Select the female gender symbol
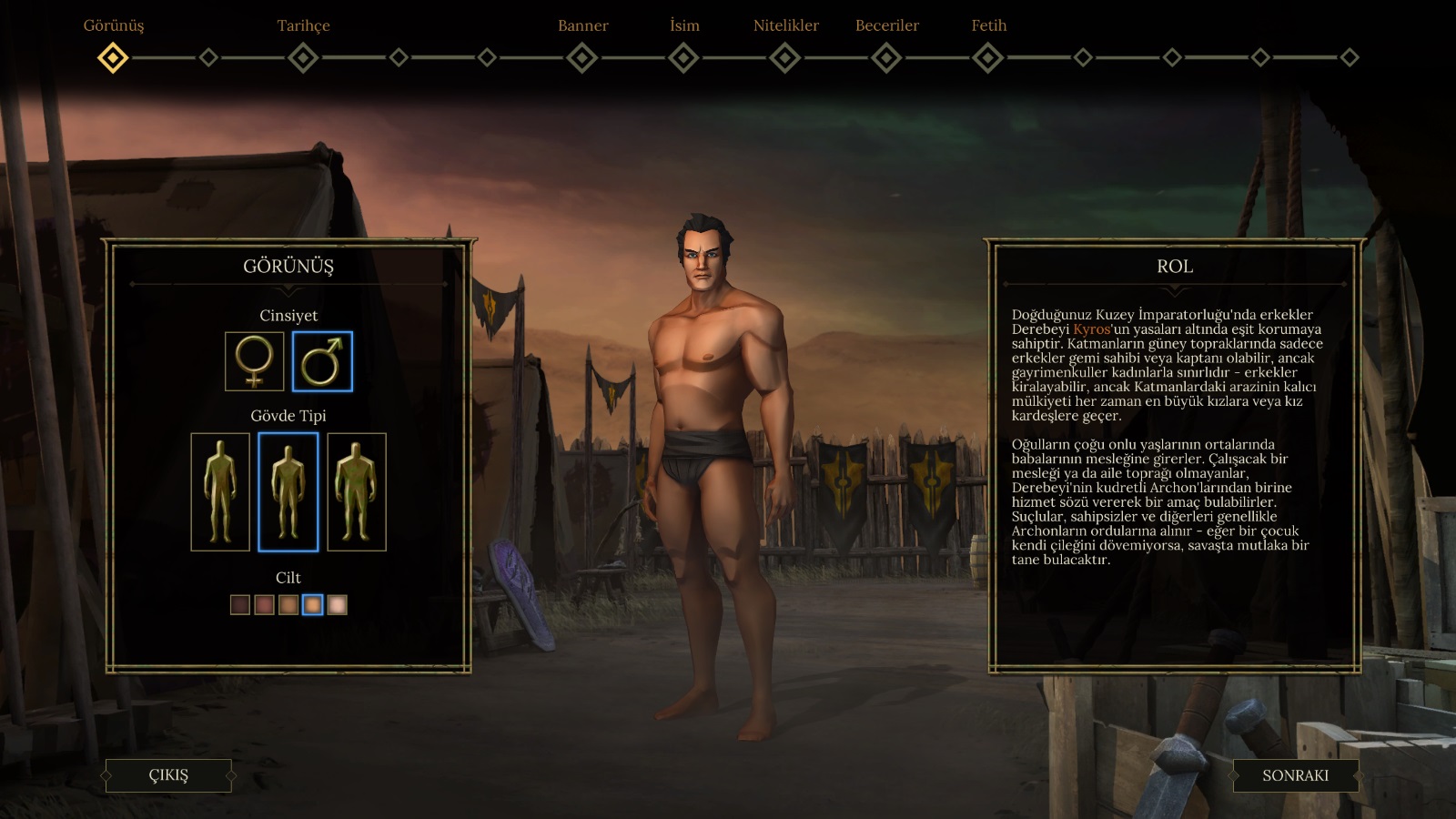The height and width of the screenshot is (819, 1456). 255,361
